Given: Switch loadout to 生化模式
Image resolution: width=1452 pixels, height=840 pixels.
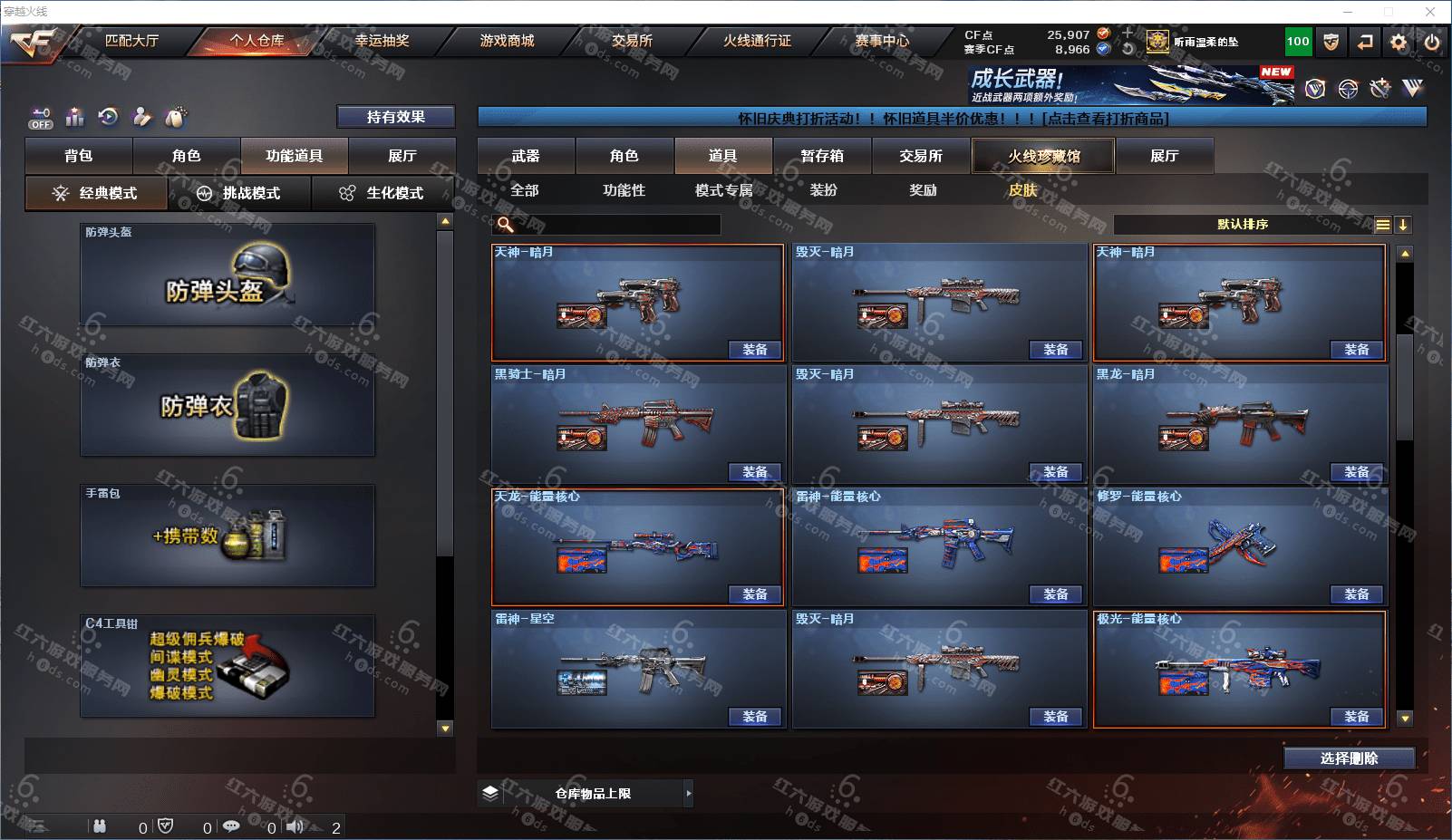Looking at the screenshot, I should tap(382, 193).
